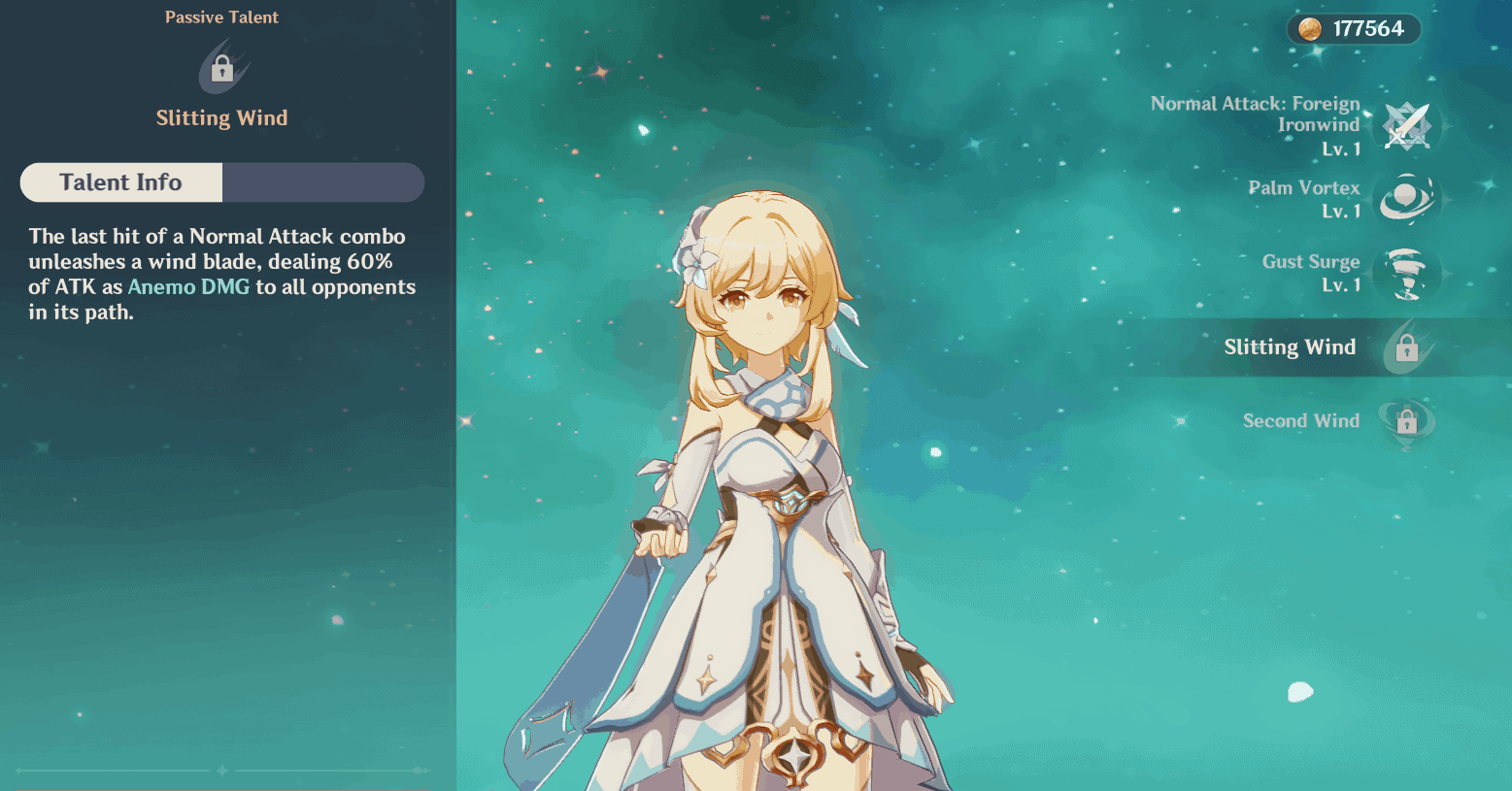Select the Palm Vortex skill
This screenshot has width=1512, height=791.
point(1405,199)
